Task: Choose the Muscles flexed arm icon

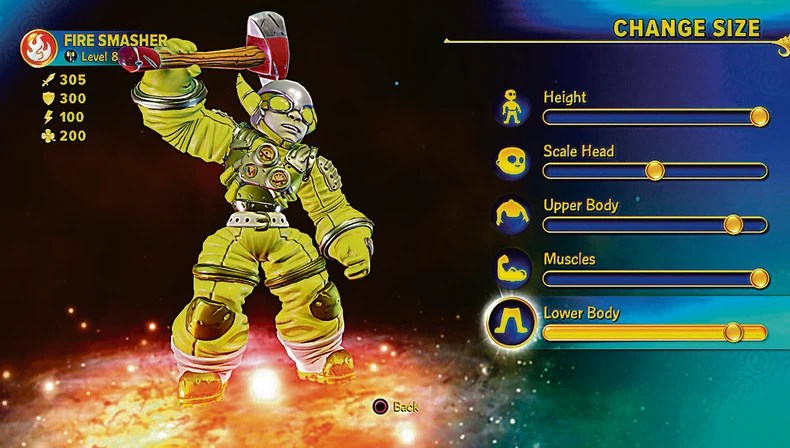Action: coord(512,268)
